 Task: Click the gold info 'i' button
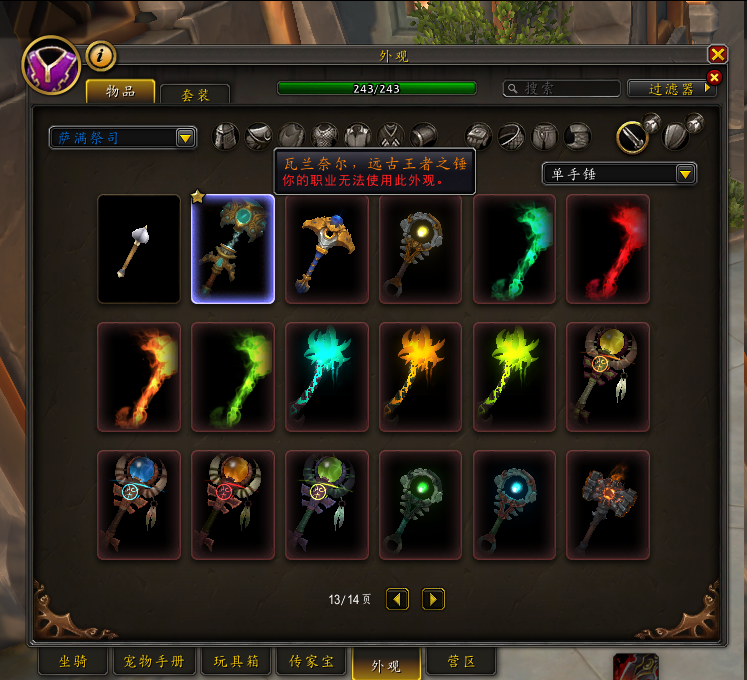coord(100,55)
